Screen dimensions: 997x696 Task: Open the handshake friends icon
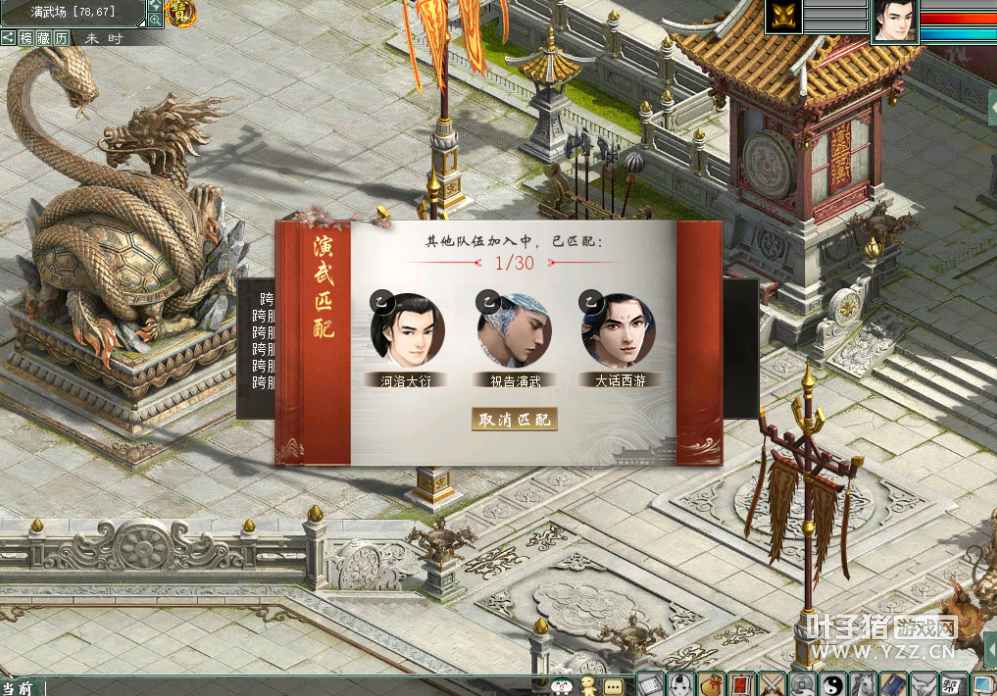pyautogui.click(x=925, y=685)
